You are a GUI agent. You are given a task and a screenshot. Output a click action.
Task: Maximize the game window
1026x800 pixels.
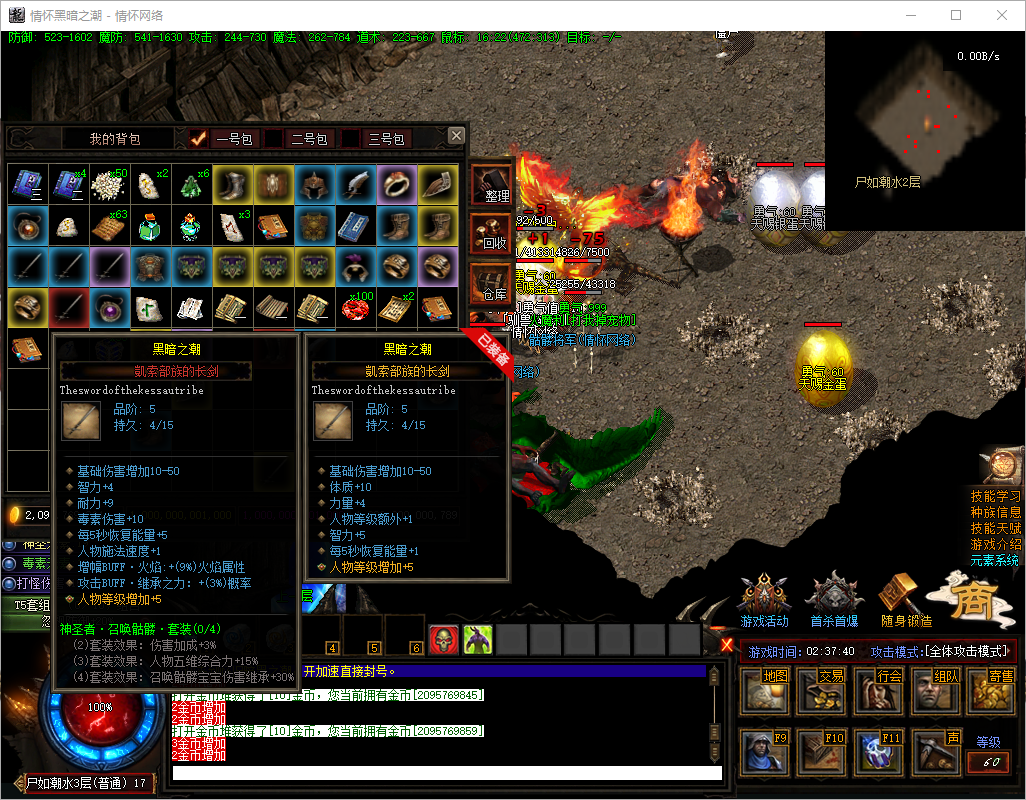pyautogui.click(x=956, y=15)
